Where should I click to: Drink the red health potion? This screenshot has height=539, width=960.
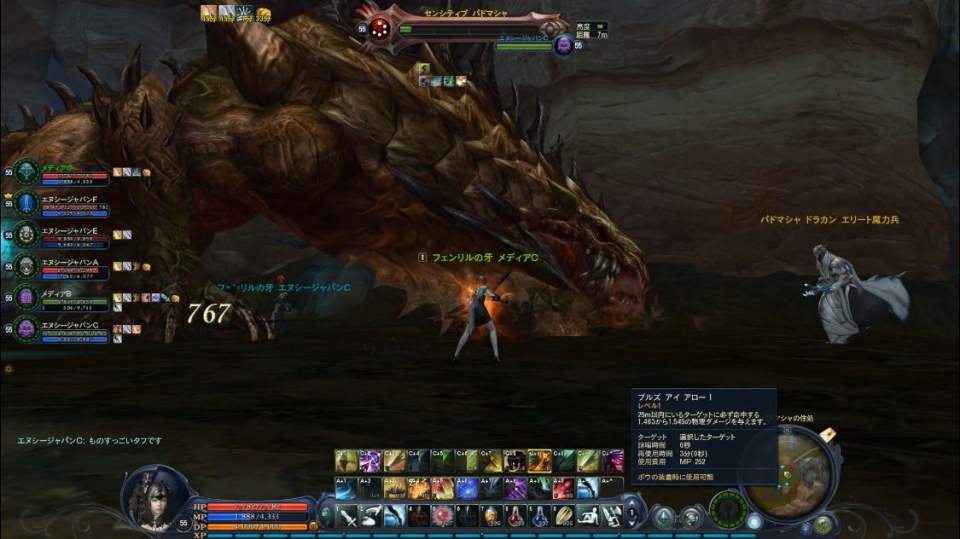514,516
